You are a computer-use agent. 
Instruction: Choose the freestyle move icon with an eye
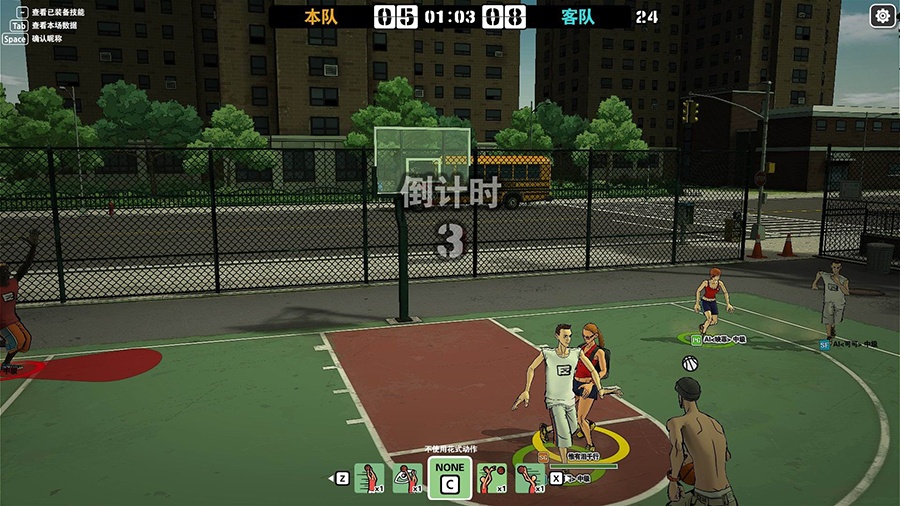pyautogui.click(x=406, y=479)
